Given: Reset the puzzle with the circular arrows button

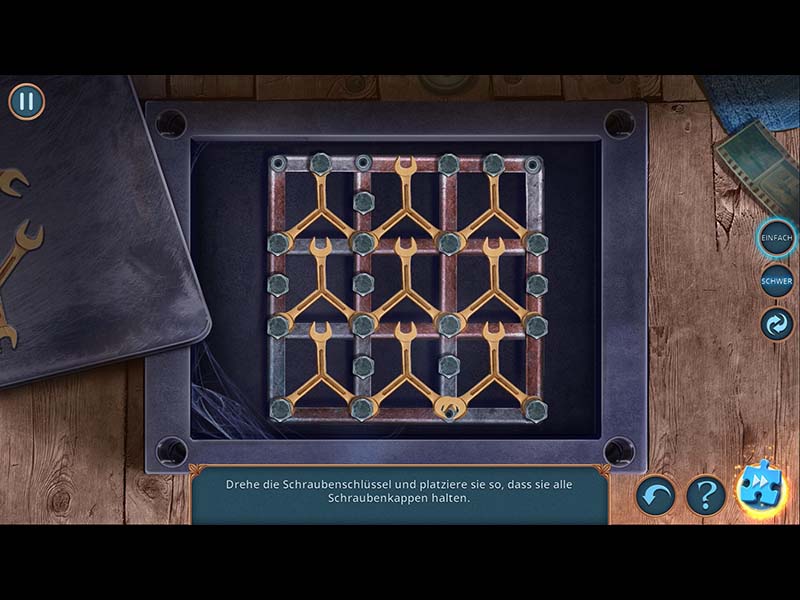Looking at the screenshot, I should tap(777, 324).
